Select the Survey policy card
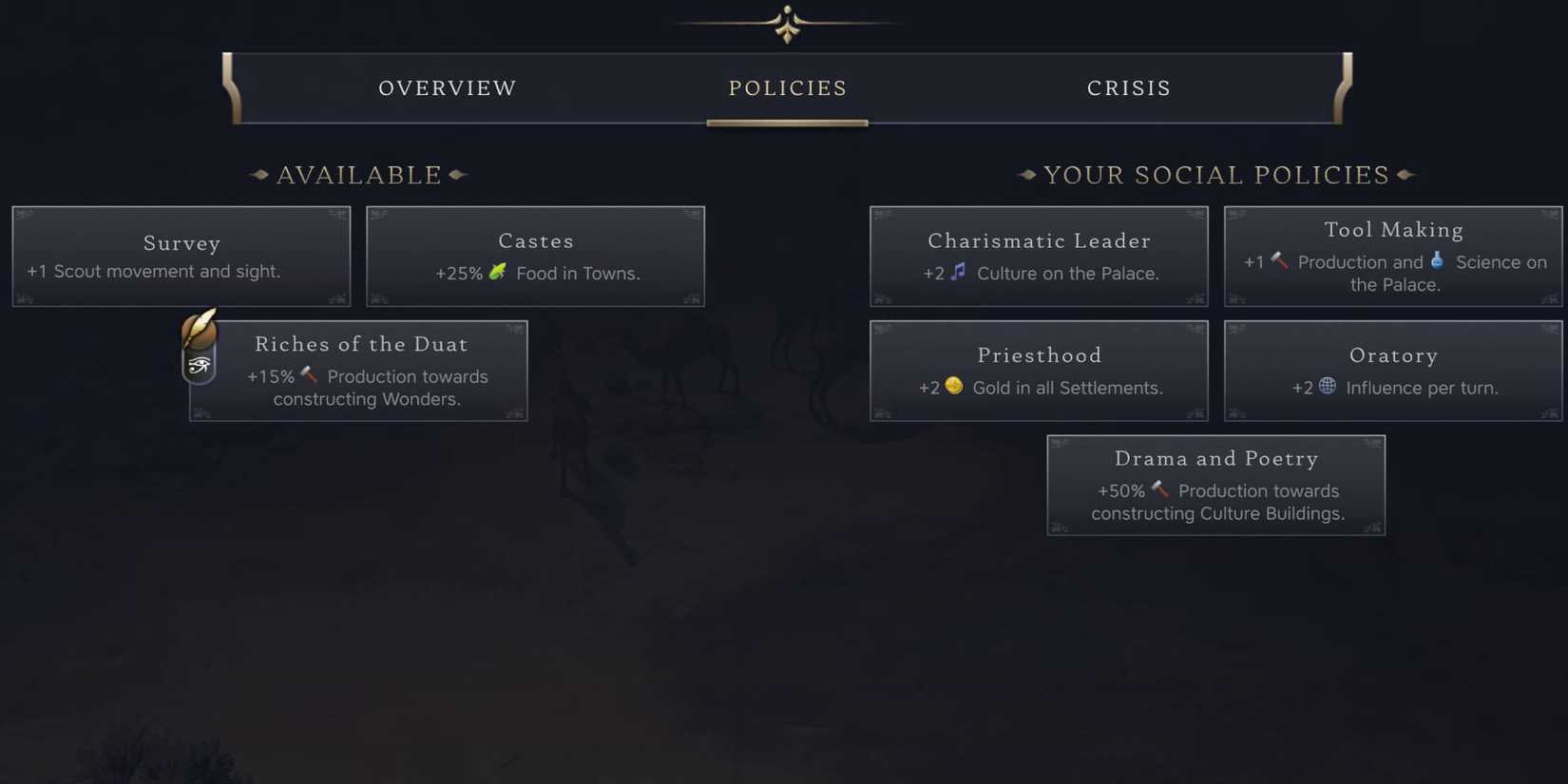 pos(181,257)
